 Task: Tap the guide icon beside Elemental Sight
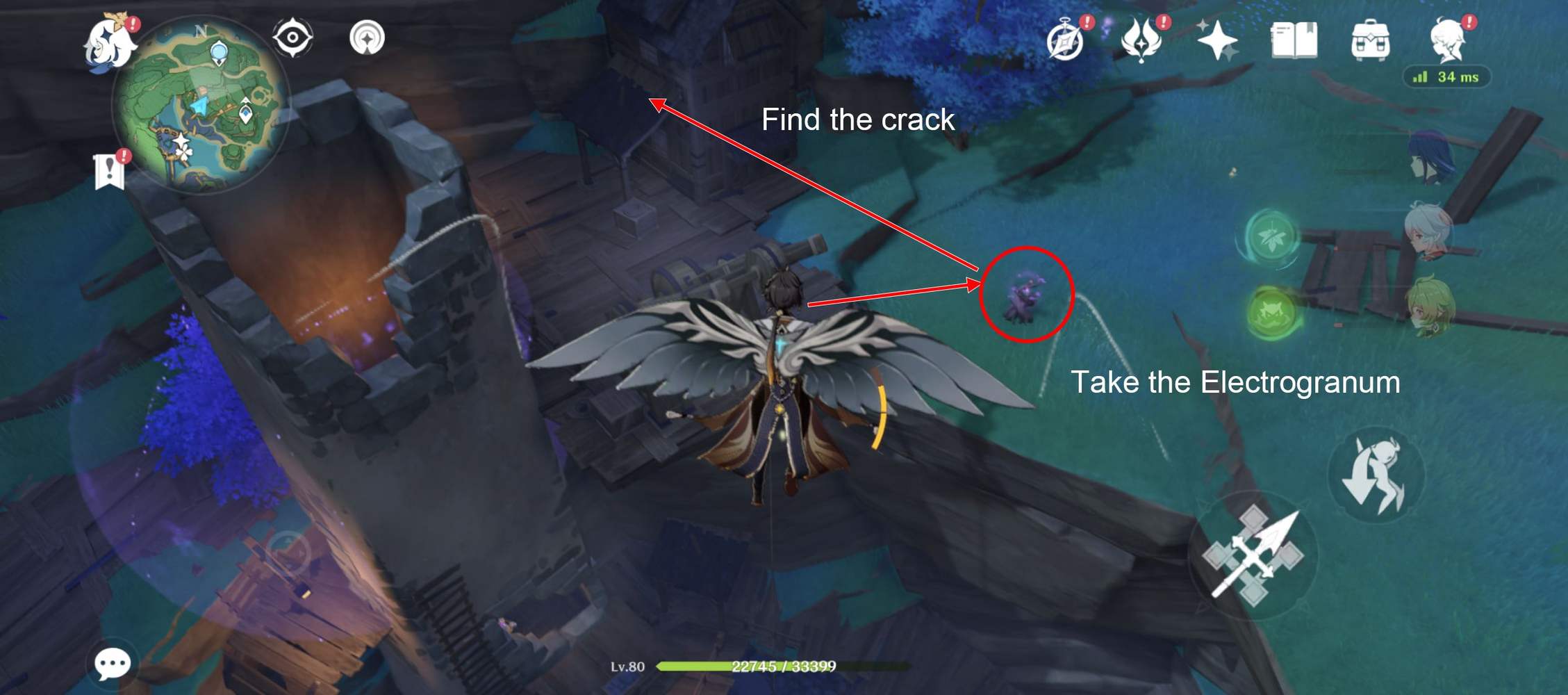point(369,40)
